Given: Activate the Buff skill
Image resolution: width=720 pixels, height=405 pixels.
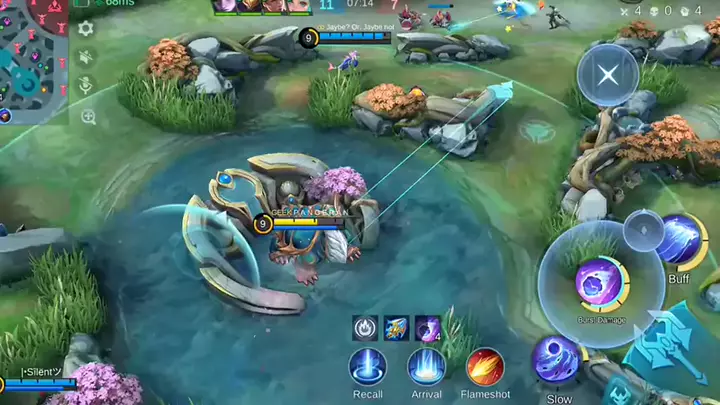Looking at the screenshot, I should (x=682, y=242).
